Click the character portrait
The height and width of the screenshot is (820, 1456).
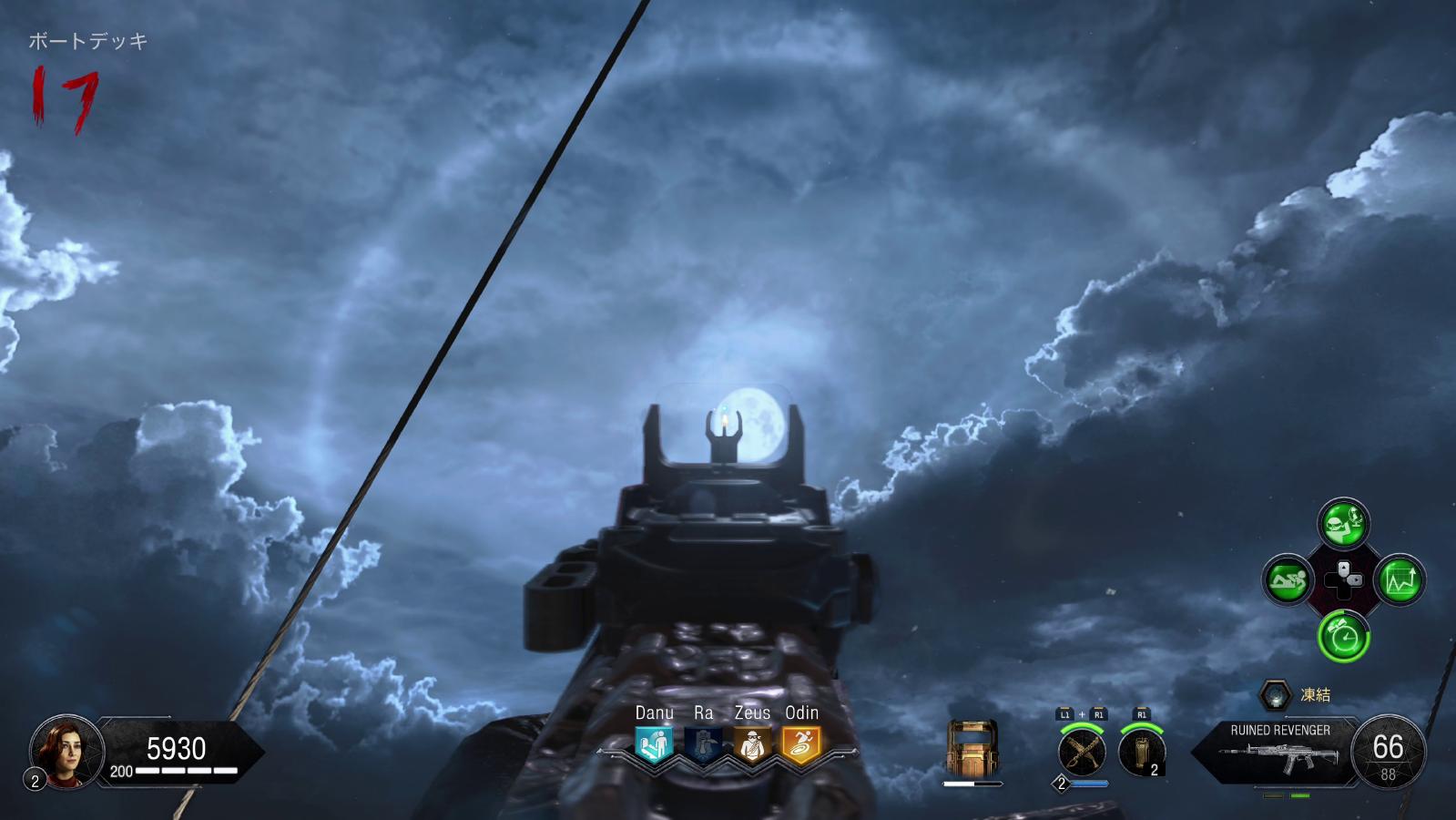click(66, 751)
